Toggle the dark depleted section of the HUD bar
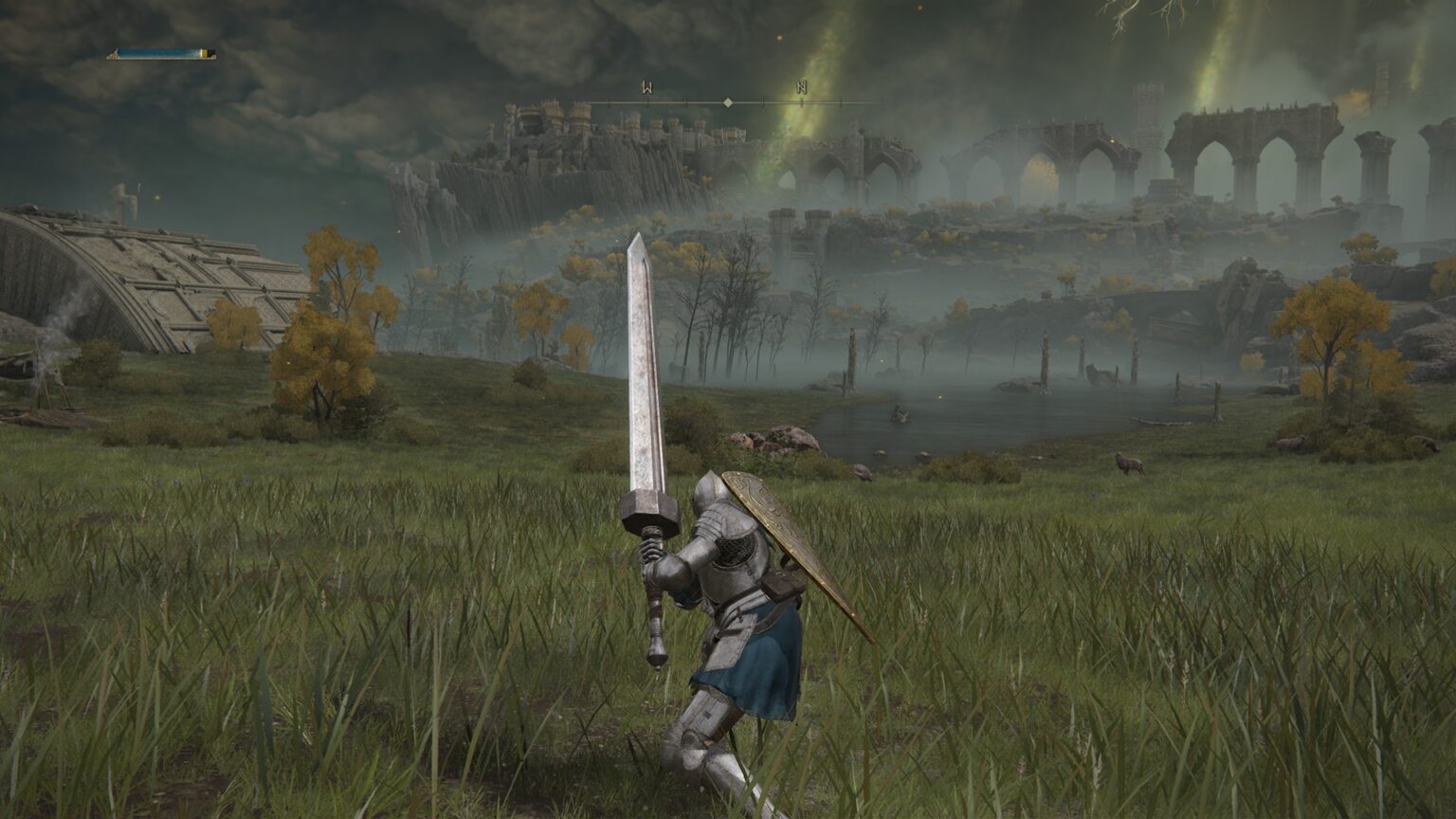The image size is (1456, 819). pyautogui.click(x=210, y=53)
